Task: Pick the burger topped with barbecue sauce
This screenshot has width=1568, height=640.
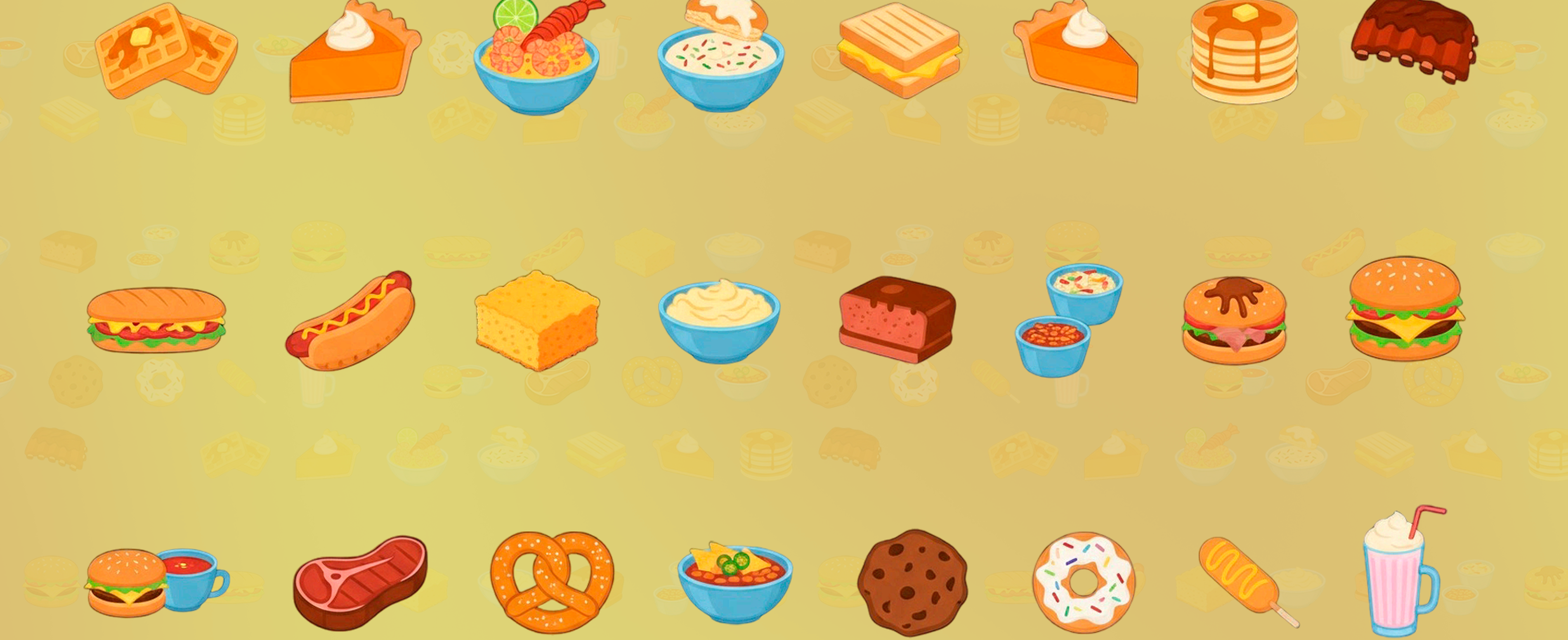Action: (x=1235, y=321)
